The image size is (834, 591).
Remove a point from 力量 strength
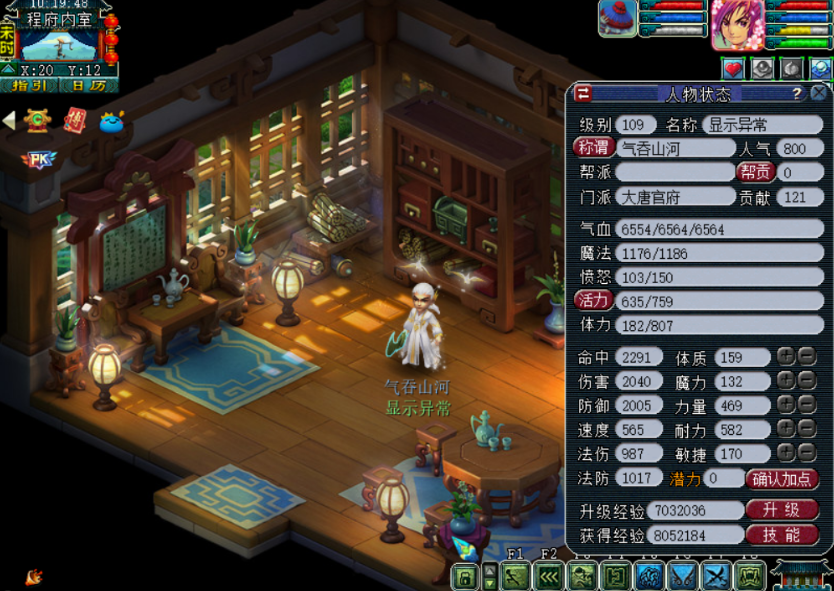(806, 405)
